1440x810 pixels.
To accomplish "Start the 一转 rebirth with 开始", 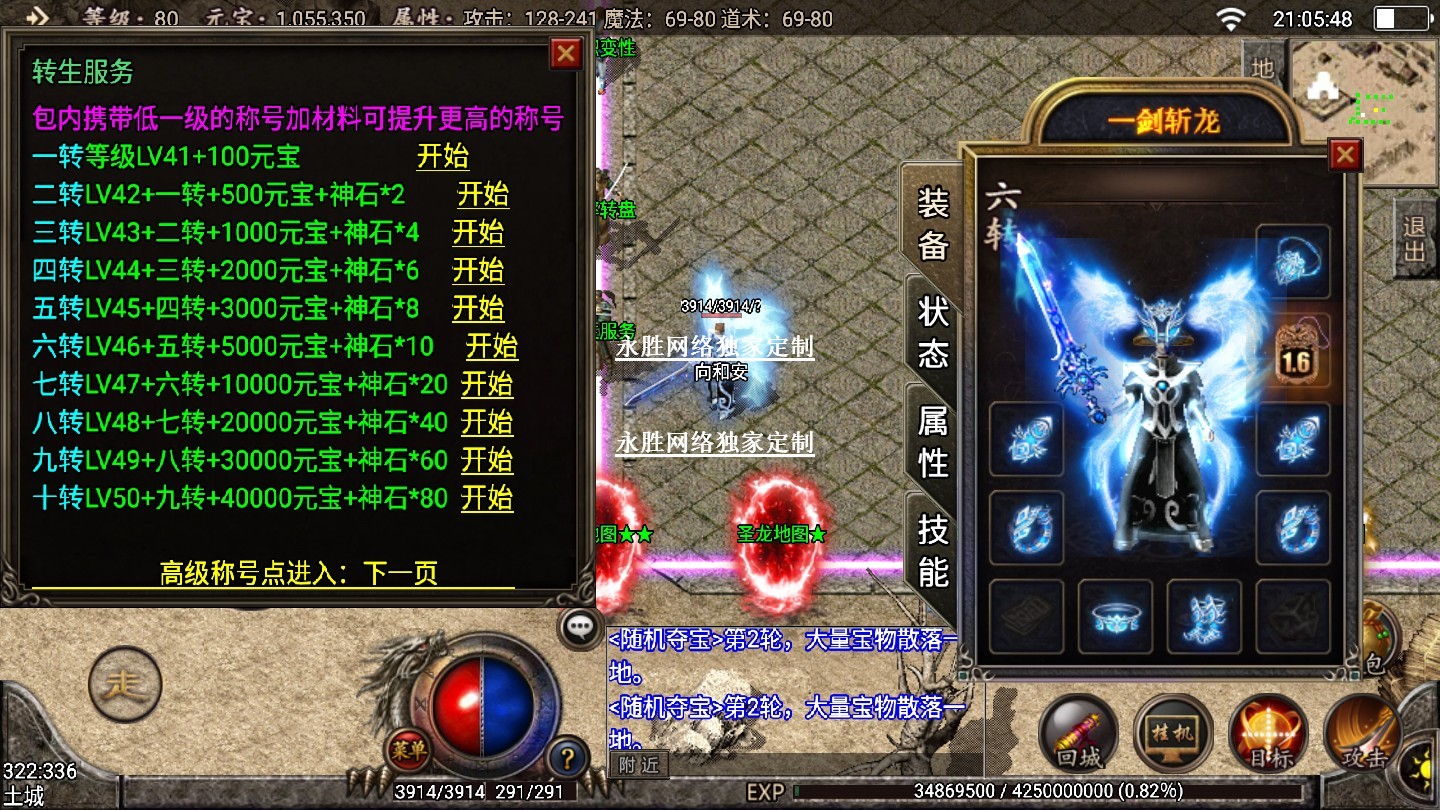I will [x=442, y=157].
